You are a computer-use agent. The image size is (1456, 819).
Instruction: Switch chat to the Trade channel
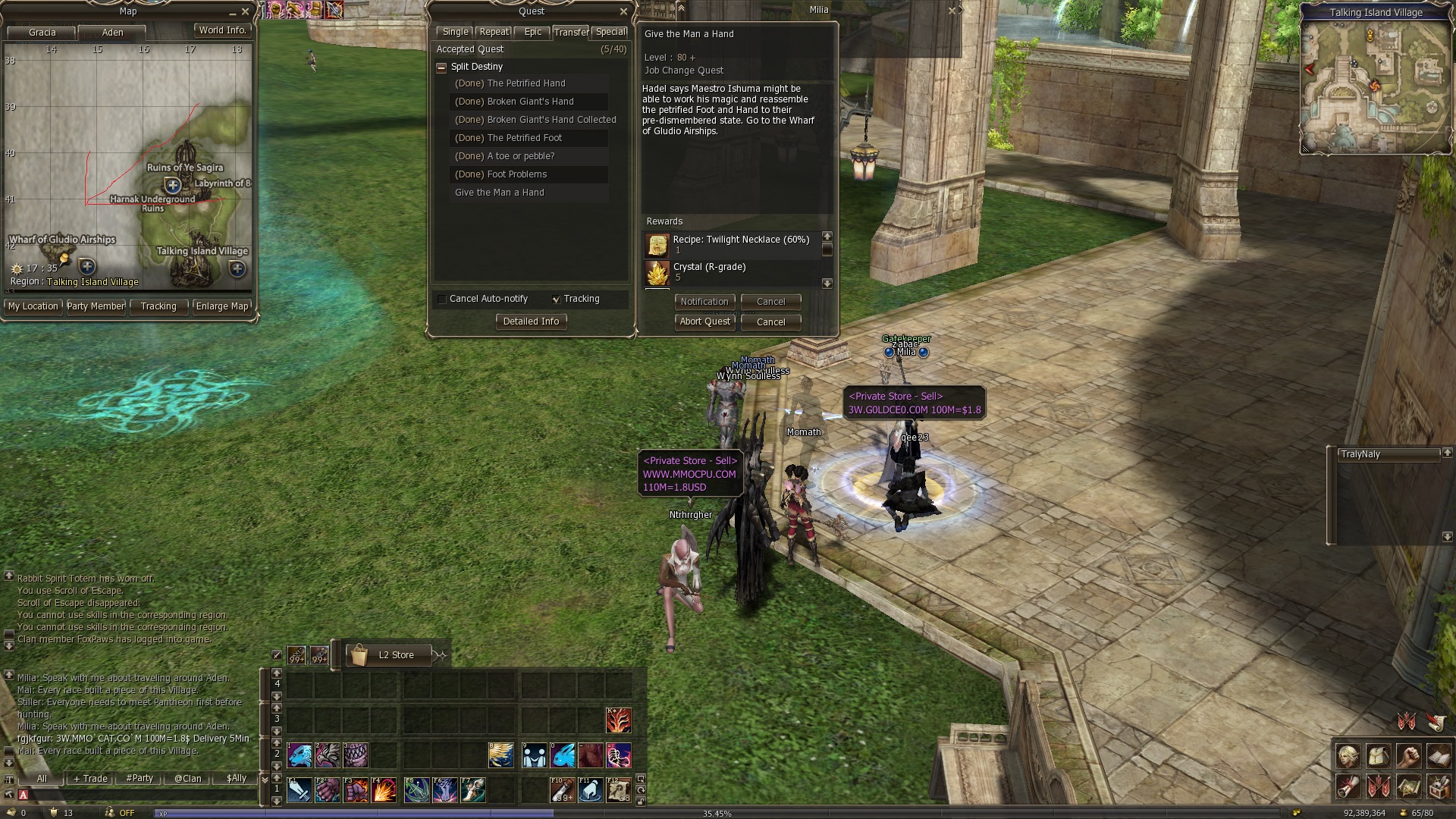point(91,779)
